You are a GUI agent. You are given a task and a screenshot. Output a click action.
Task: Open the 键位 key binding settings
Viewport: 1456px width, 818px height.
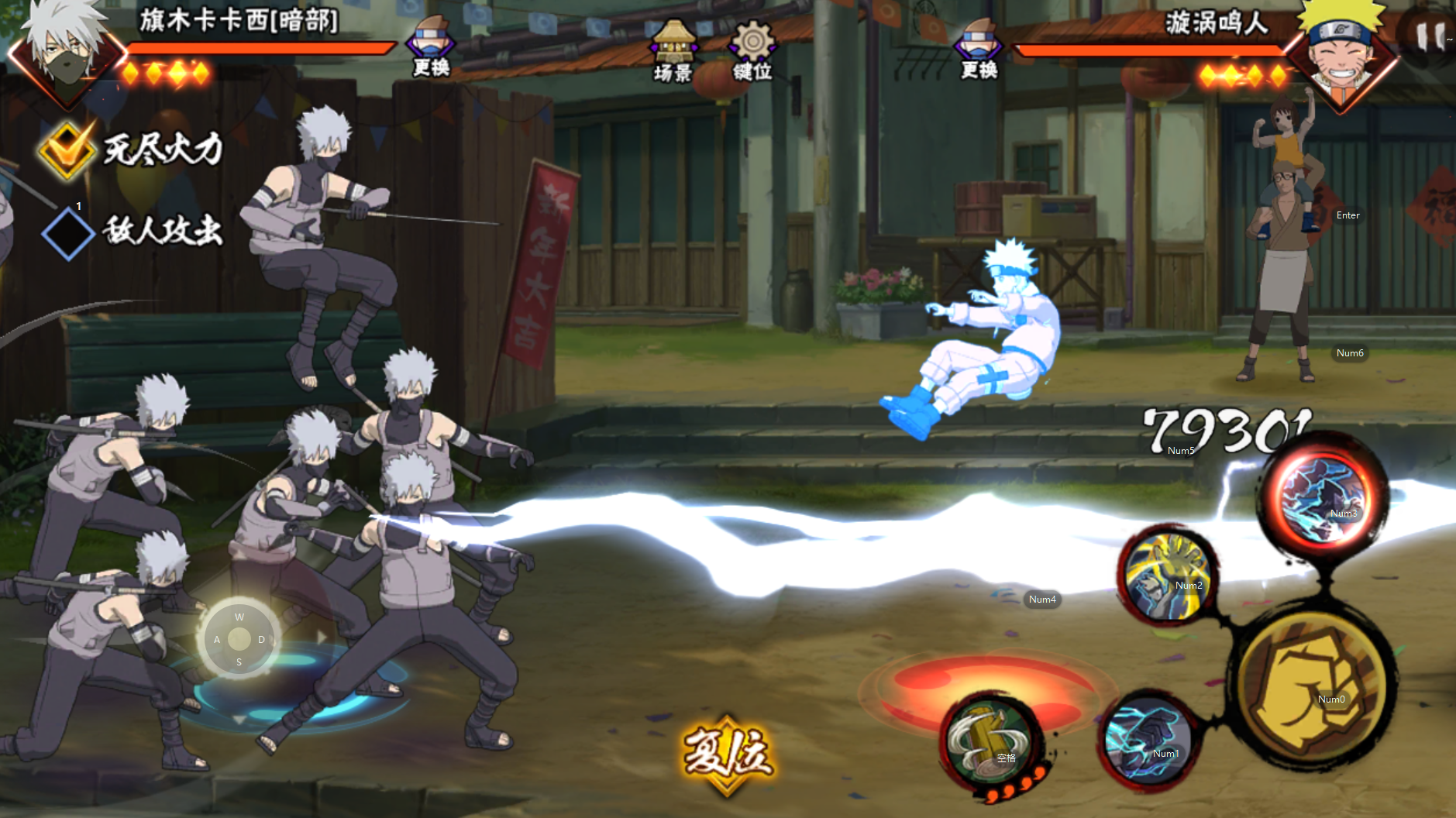[x=752, y=51]
